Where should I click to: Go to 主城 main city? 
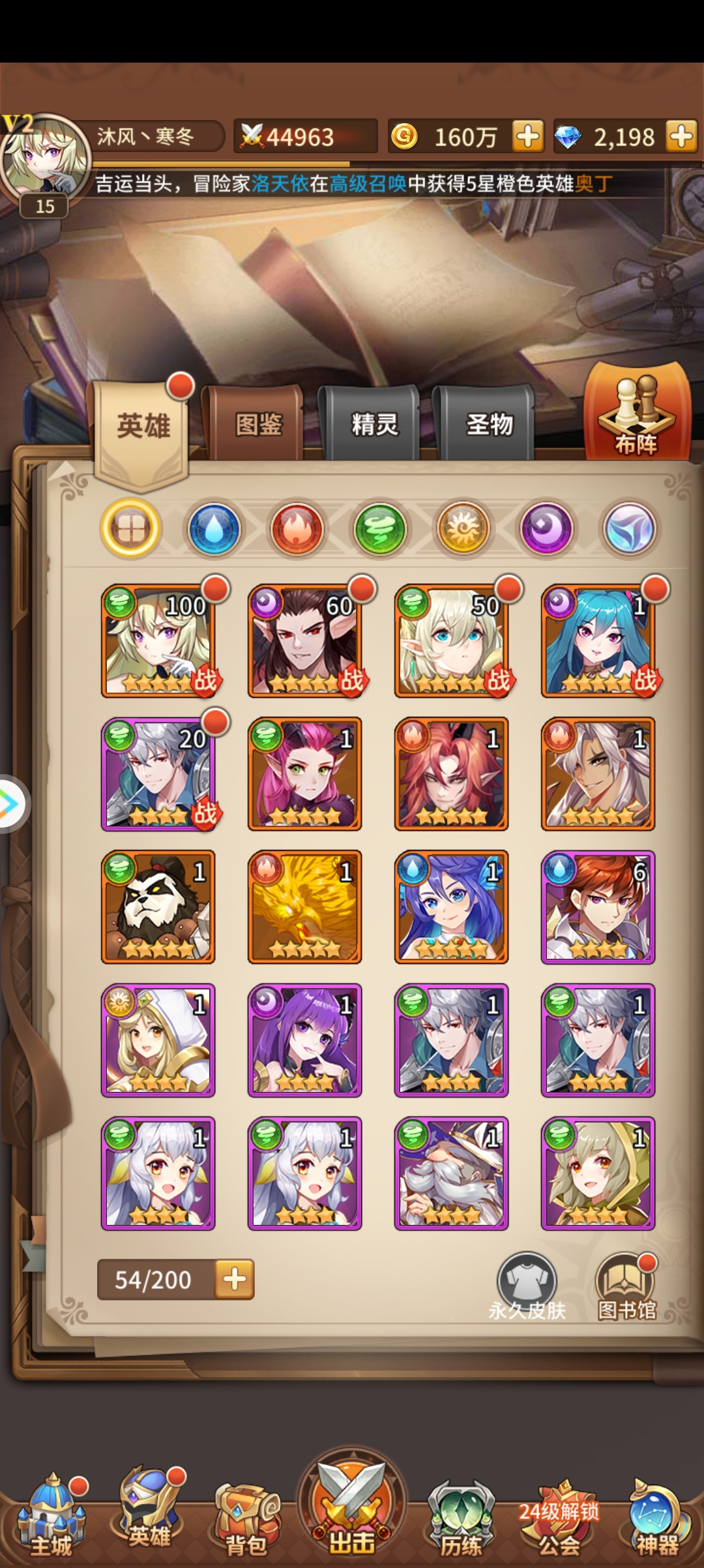(51, 1513)
